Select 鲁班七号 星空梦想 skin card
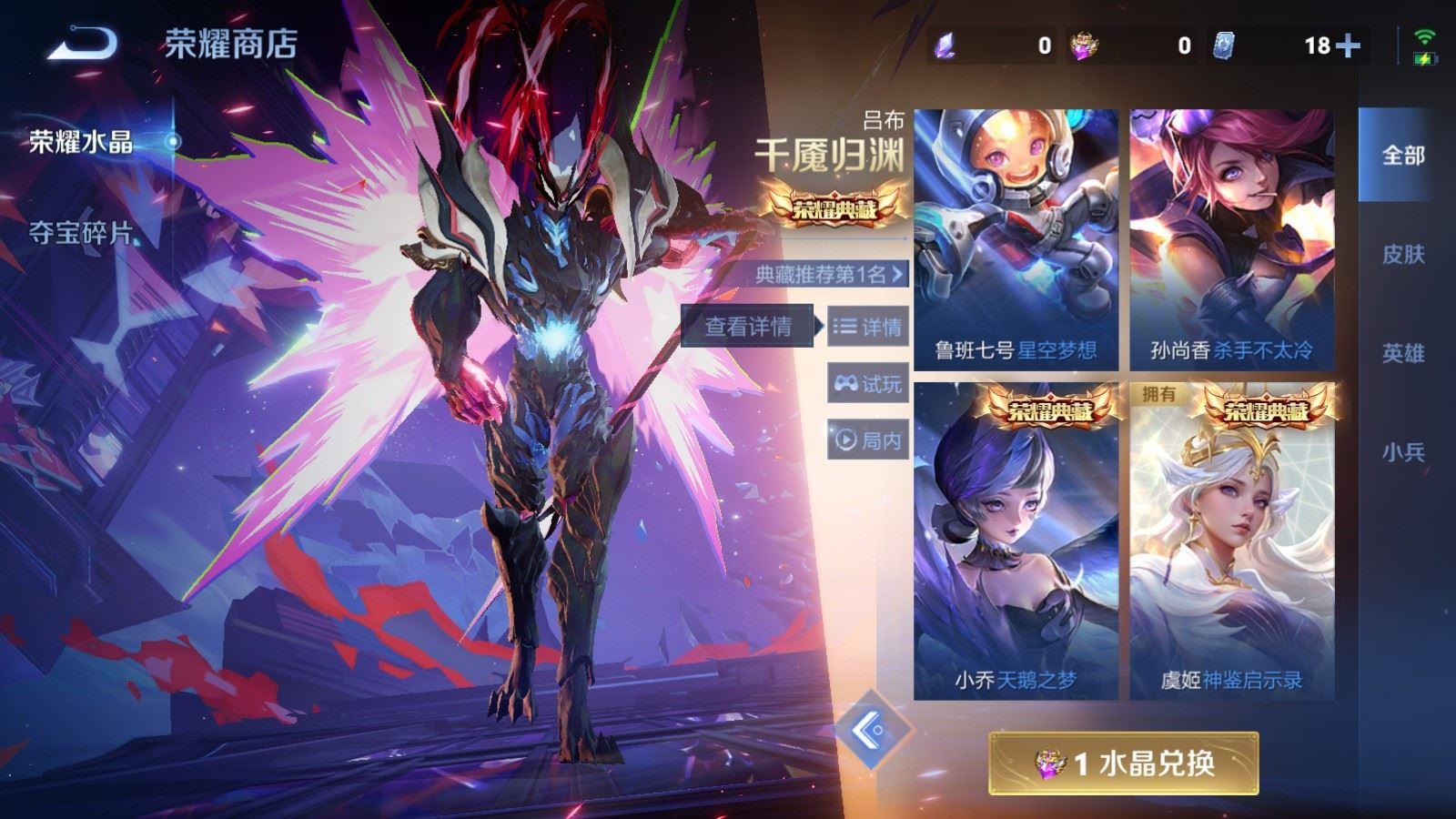This screenshot has width=1456, height=819. tap(1016, 240)
